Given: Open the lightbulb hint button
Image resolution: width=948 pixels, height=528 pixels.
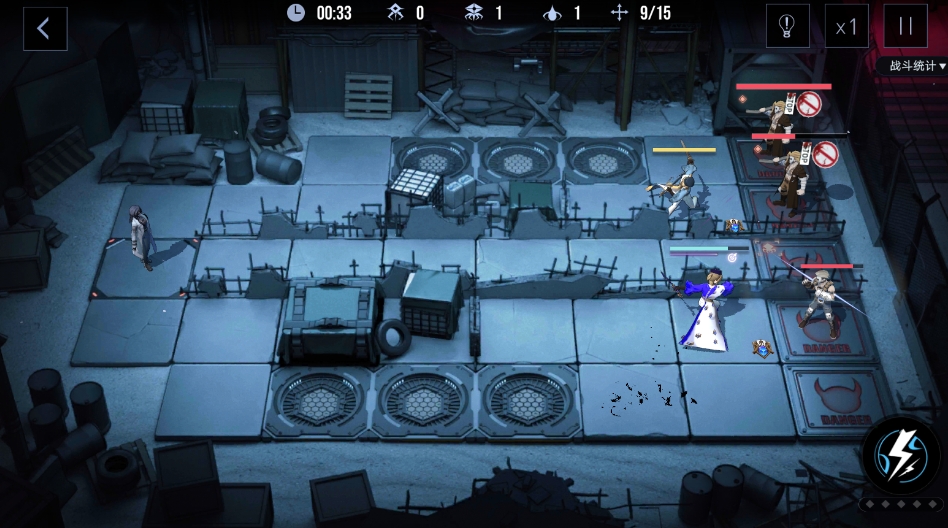Looking at the screenshot, I should 787,27.
